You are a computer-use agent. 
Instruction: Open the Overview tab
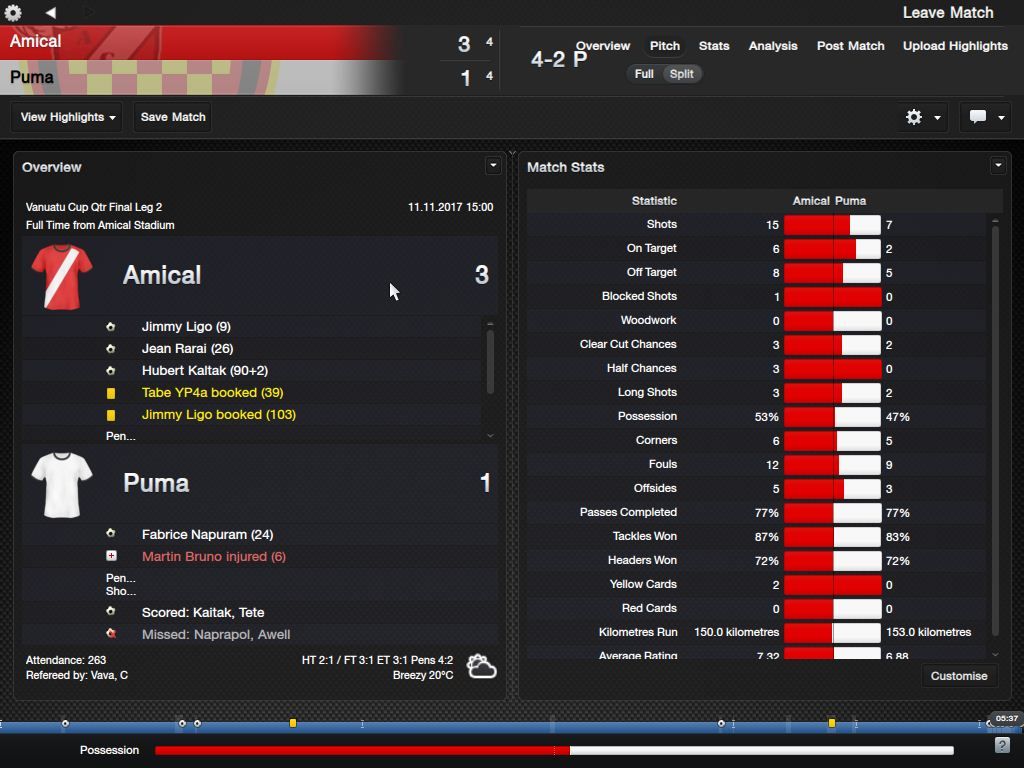[602, 46]
